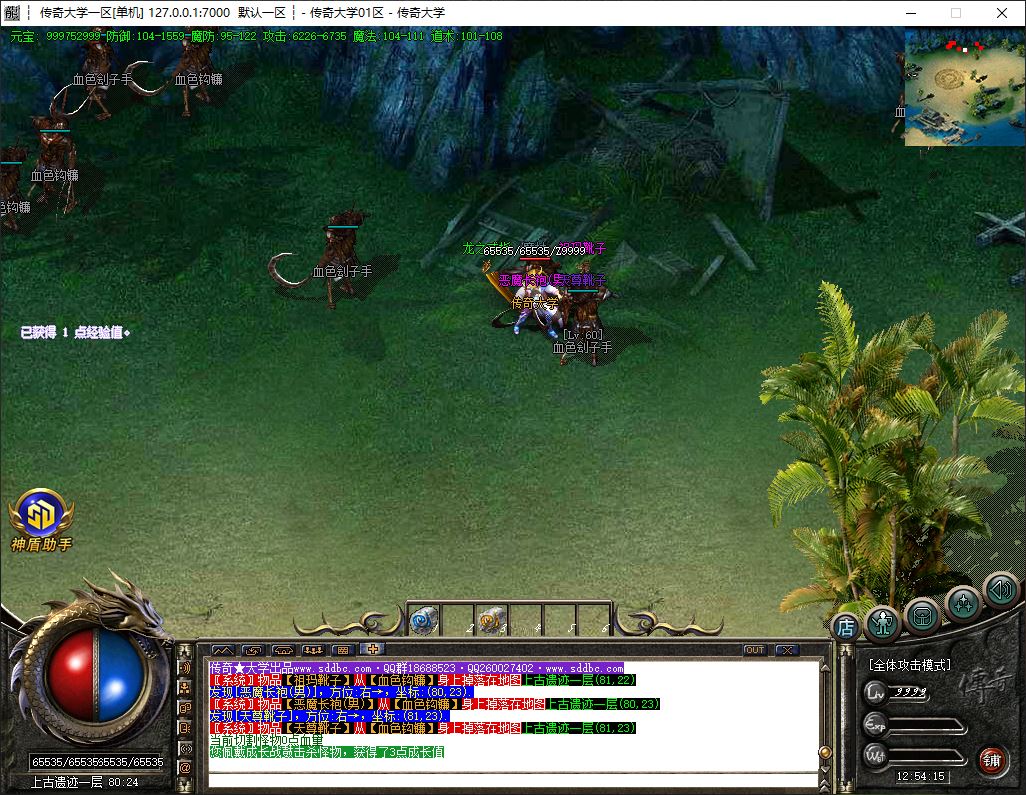1026x795 pixels.
Task: Switch the 全体攻击模式 attack mode label
Action: coord(909,665)
